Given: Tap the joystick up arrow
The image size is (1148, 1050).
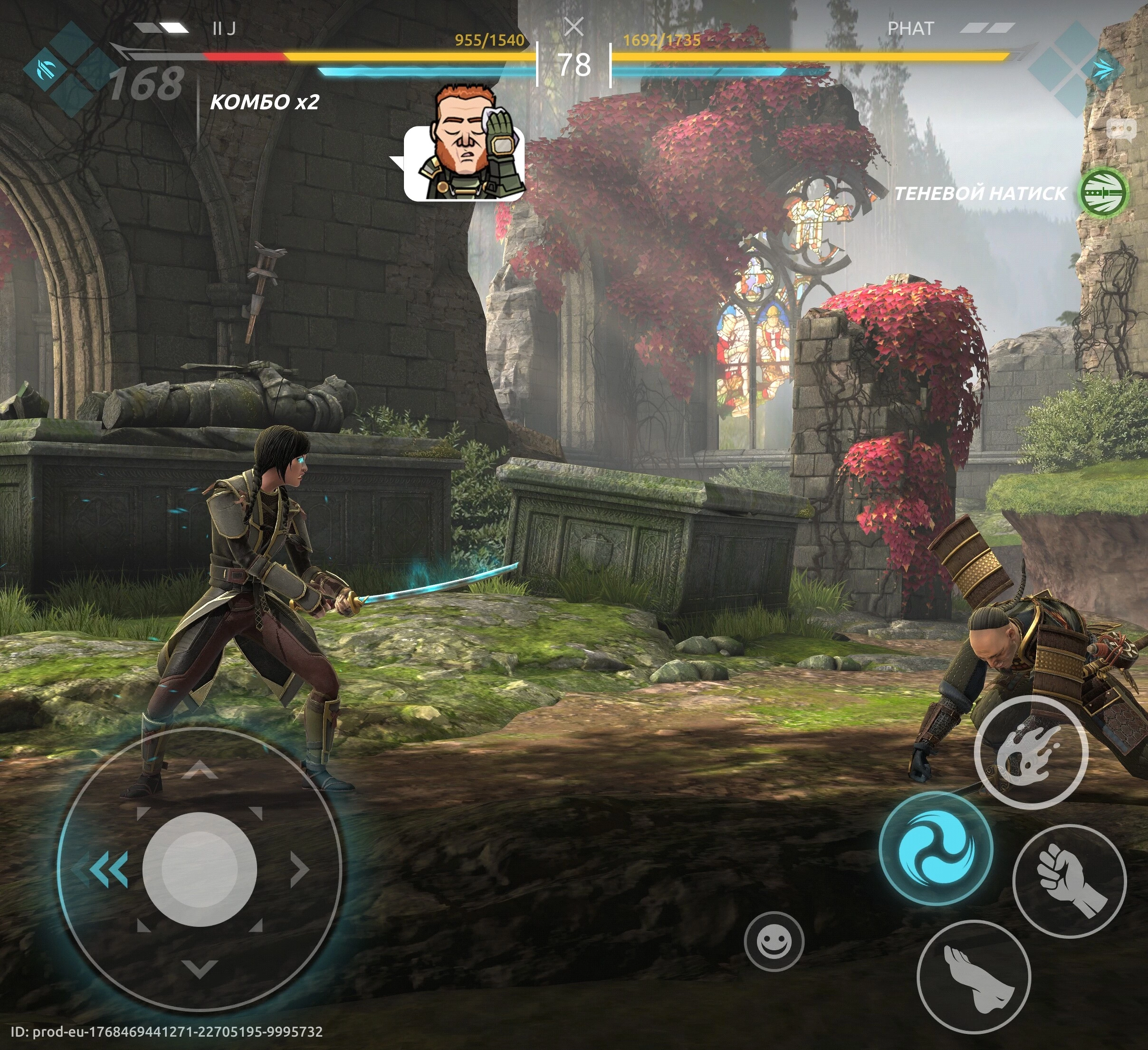Looking at the screenshot, I should pos(199,772).
